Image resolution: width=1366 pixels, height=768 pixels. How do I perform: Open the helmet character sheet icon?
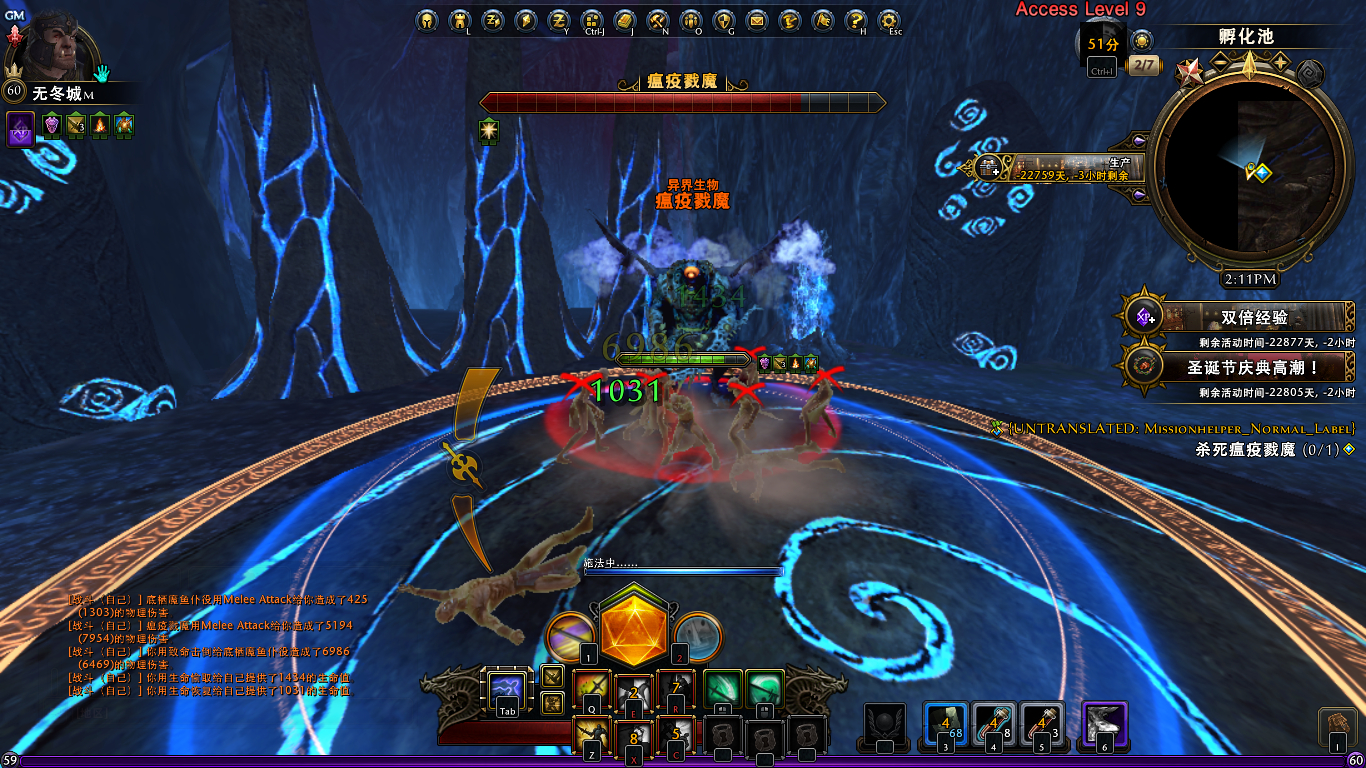[x=427, y=20]
